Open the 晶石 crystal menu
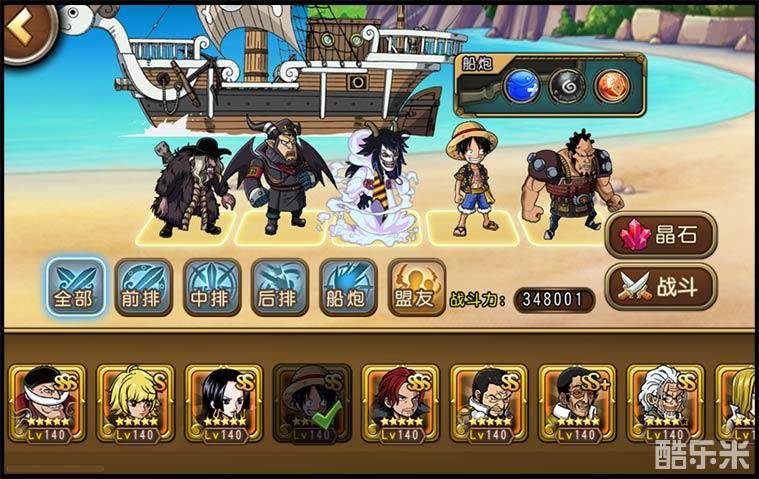Screen dimensions: 759x479 click(x=661, y=236)
